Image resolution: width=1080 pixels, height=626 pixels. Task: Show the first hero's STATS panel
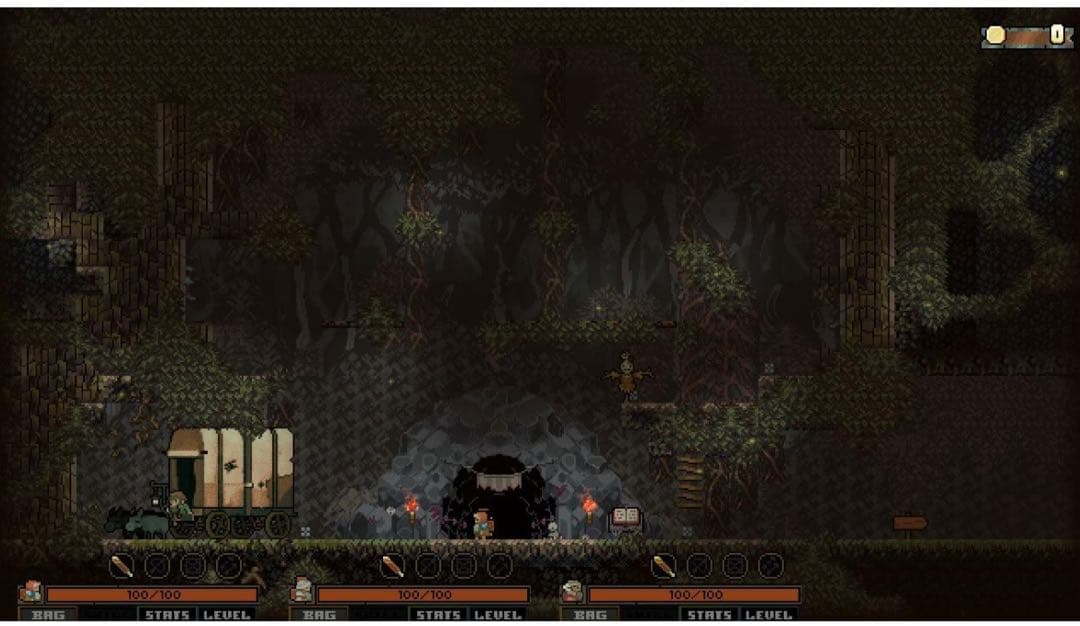pos(167,615)
